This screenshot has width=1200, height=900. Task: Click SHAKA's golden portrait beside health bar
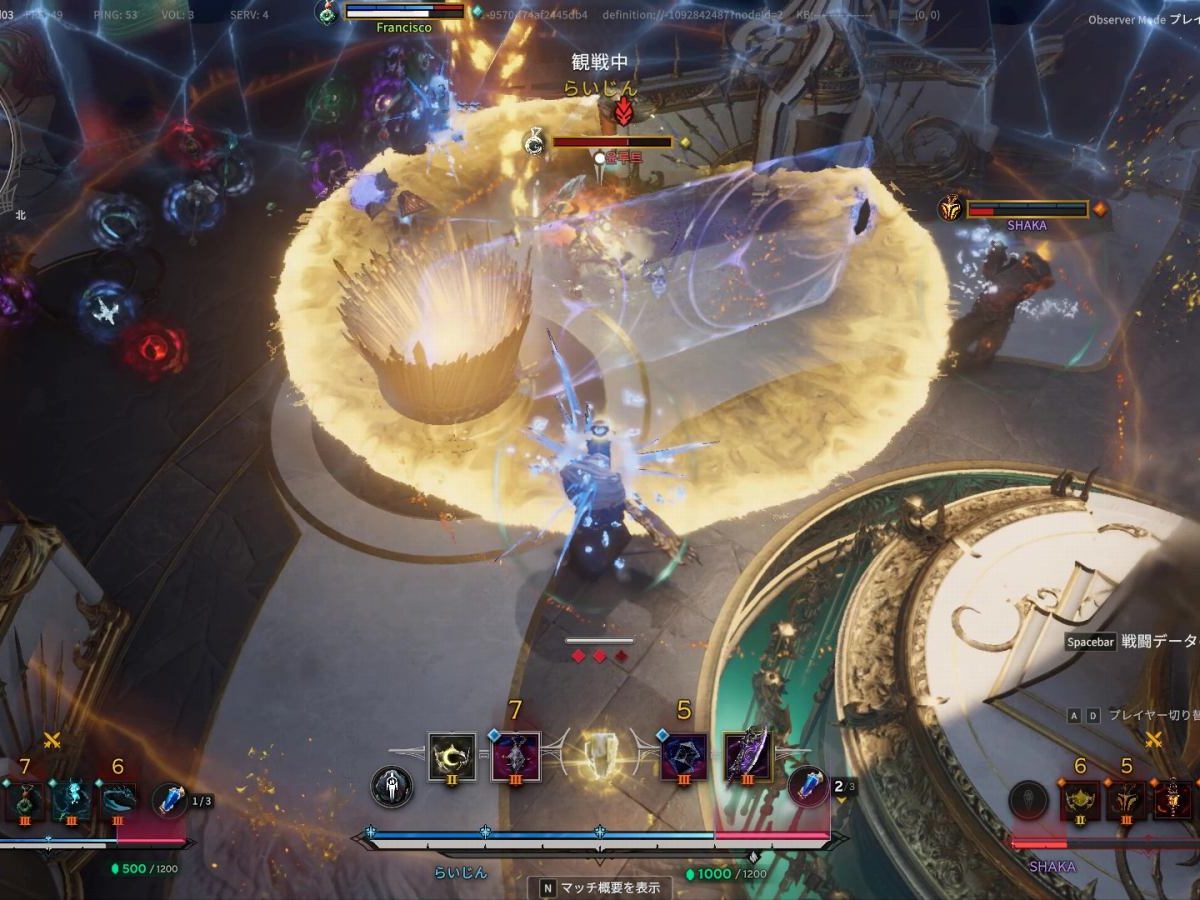pyautogui.click(x=950, y=208)
